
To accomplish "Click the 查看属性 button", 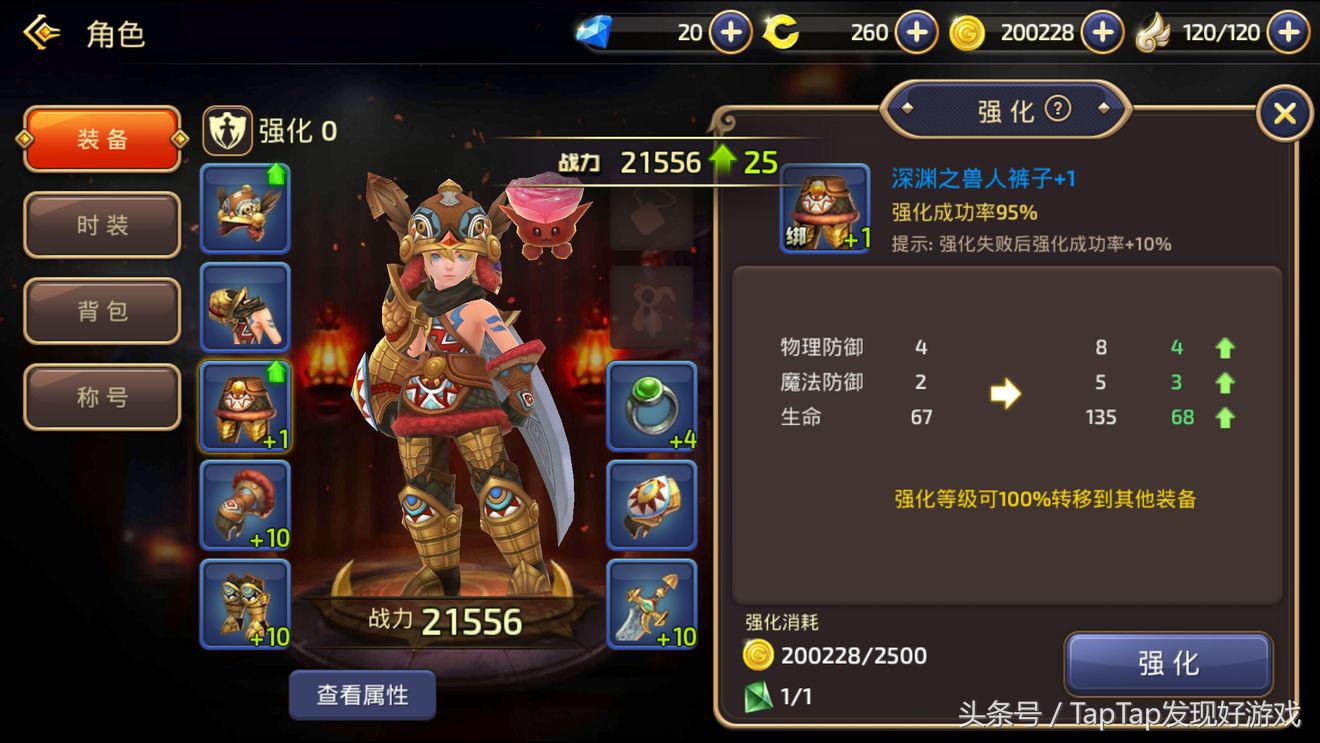I will click(364, 693).
